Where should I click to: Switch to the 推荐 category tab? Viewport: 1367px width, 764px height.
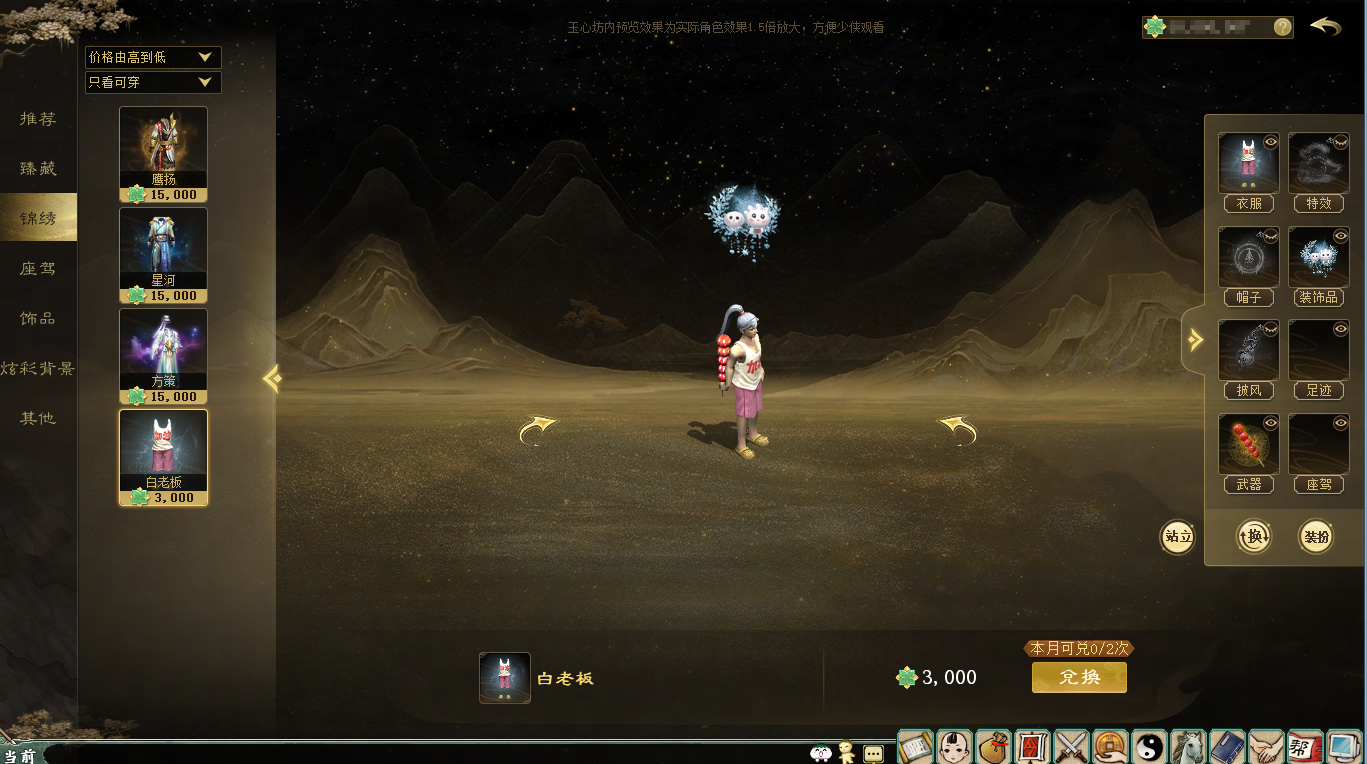pyautogui.click(x=38, y=119)
